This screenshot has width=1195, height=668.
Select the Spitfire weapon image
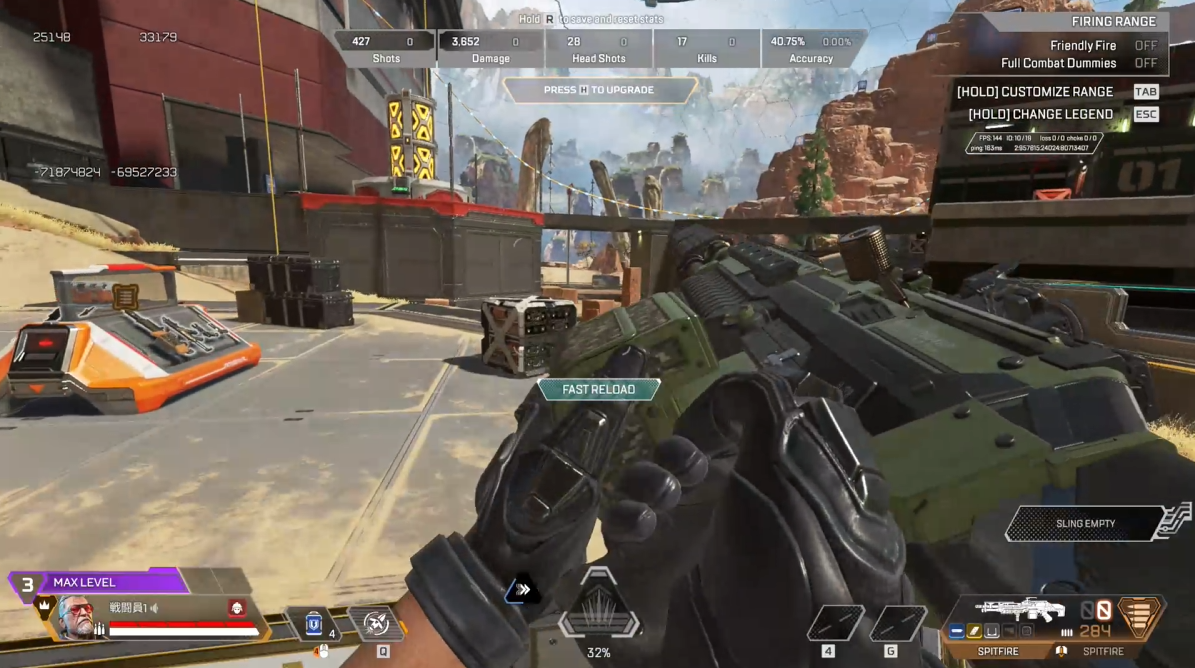[1020, 609]
